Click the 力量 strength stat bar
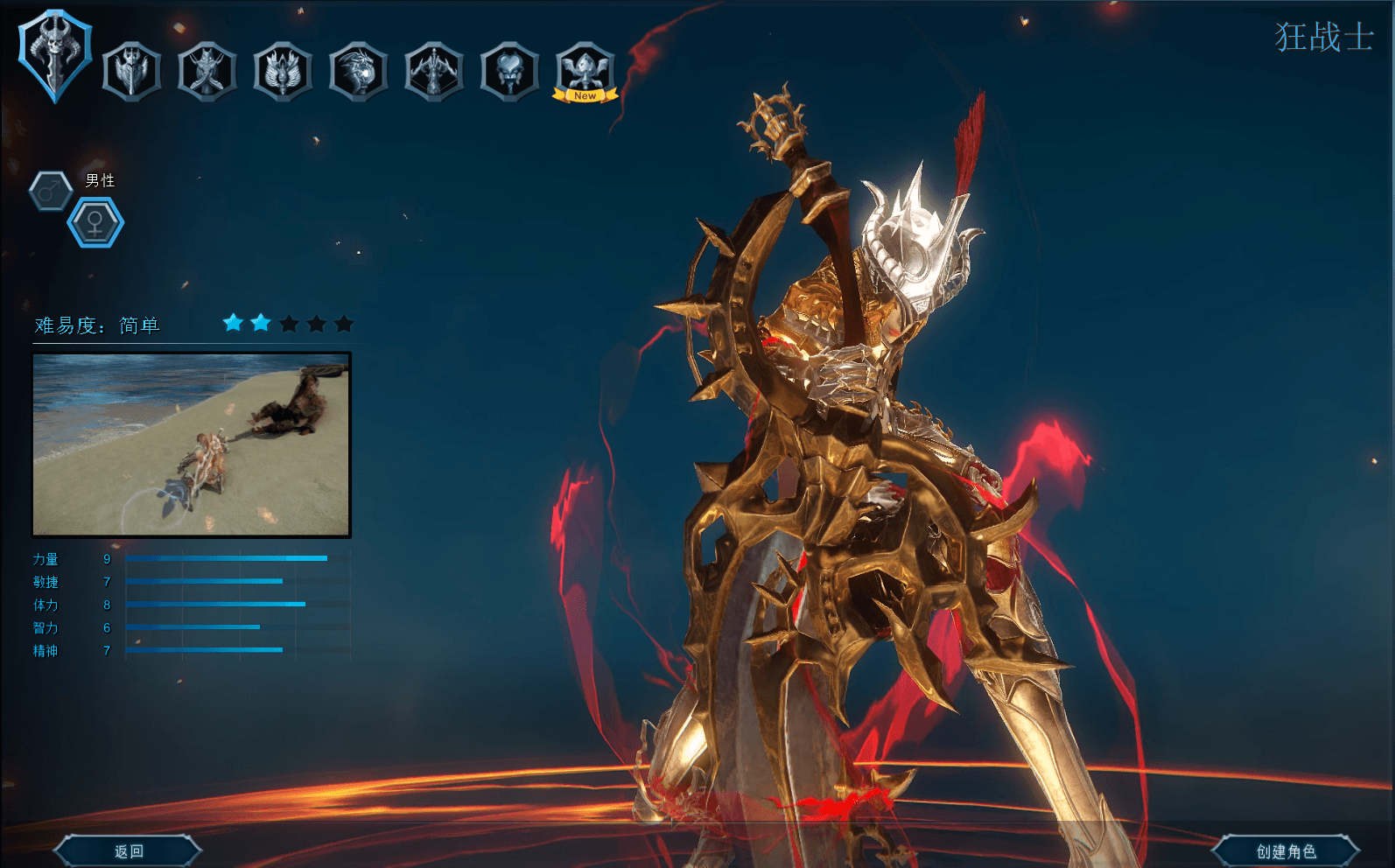Viewport: 1395px width, 868px height. pyautogui.click(x=228, y=559)
